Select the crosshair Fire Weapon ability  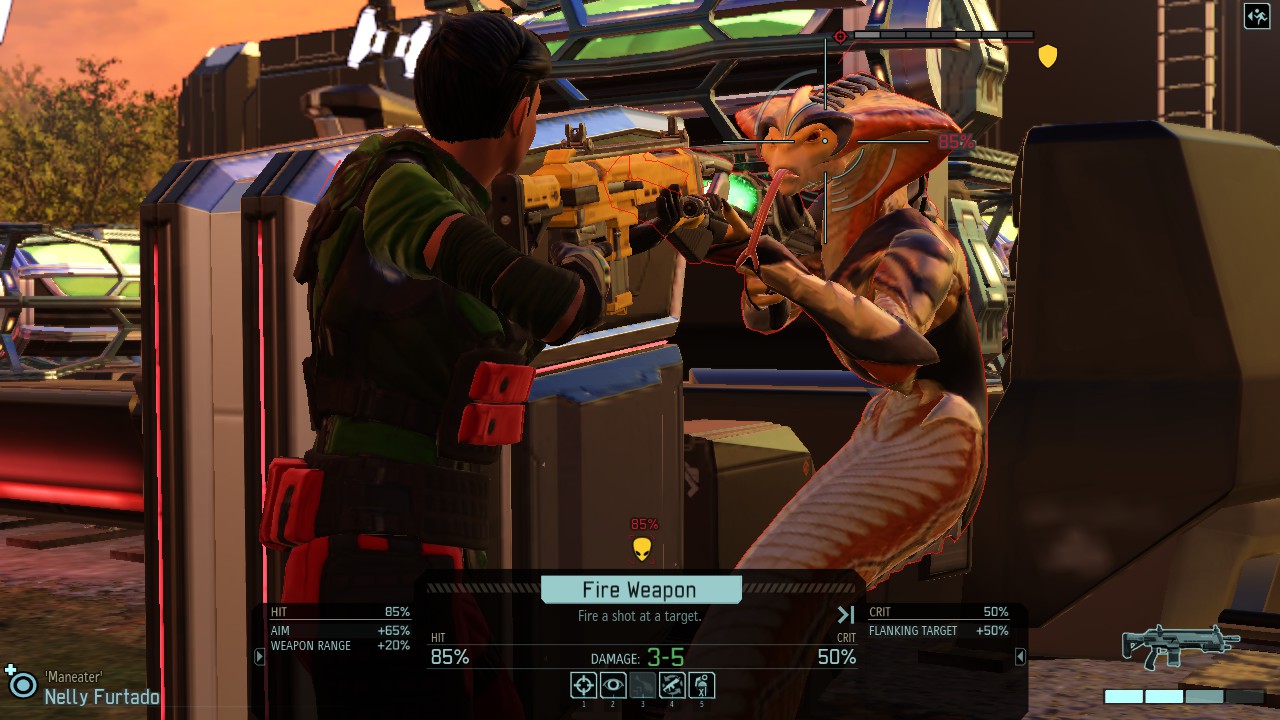584,685
